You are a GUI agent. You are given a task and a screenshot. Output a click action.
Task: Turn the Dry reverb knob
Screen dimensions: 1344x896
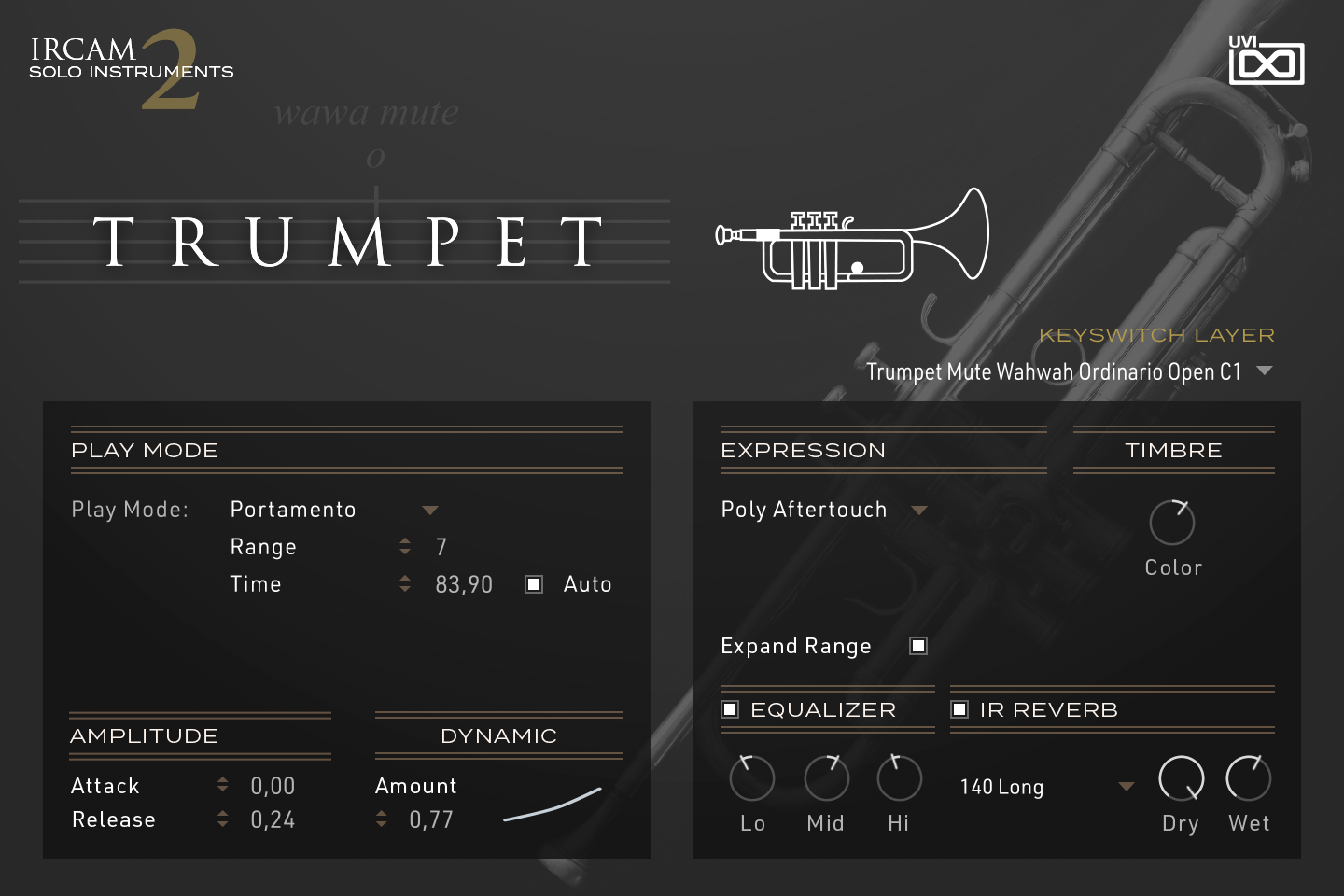[1180, 778]
